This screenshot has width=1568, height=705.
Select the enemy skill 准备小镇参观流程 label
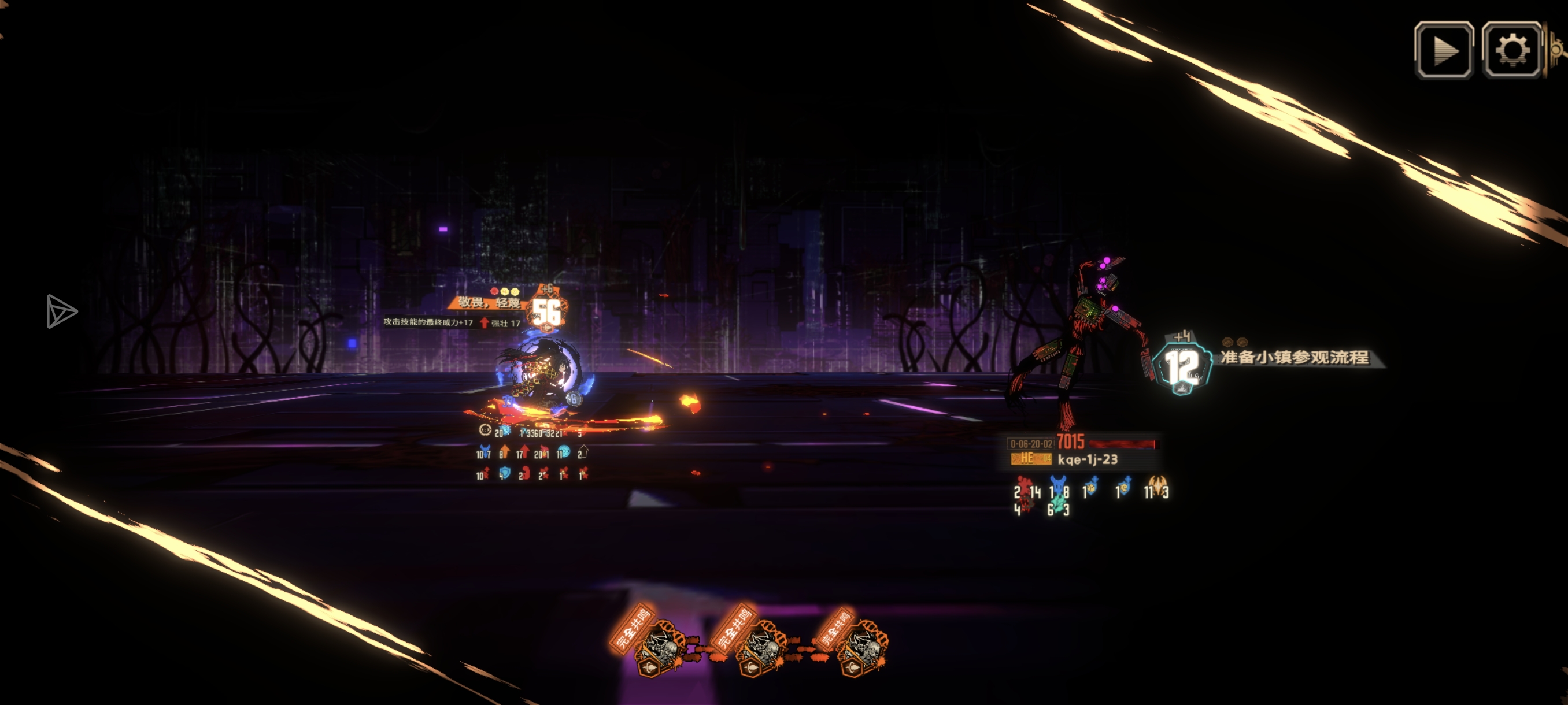tap(1294, 357)
